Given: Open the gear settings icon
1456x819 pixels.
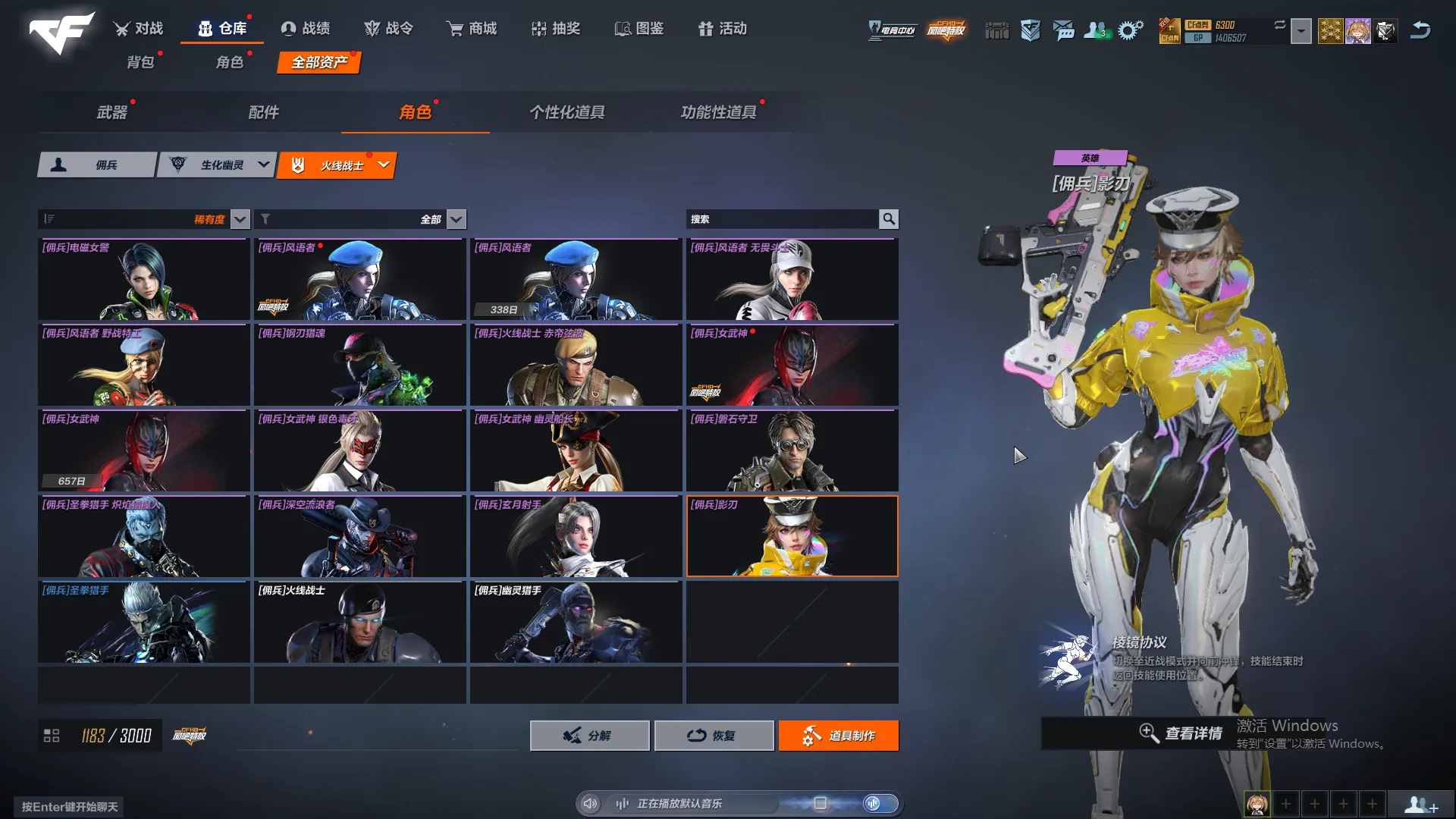Looking at the screenshot, I should point(1130,30).
